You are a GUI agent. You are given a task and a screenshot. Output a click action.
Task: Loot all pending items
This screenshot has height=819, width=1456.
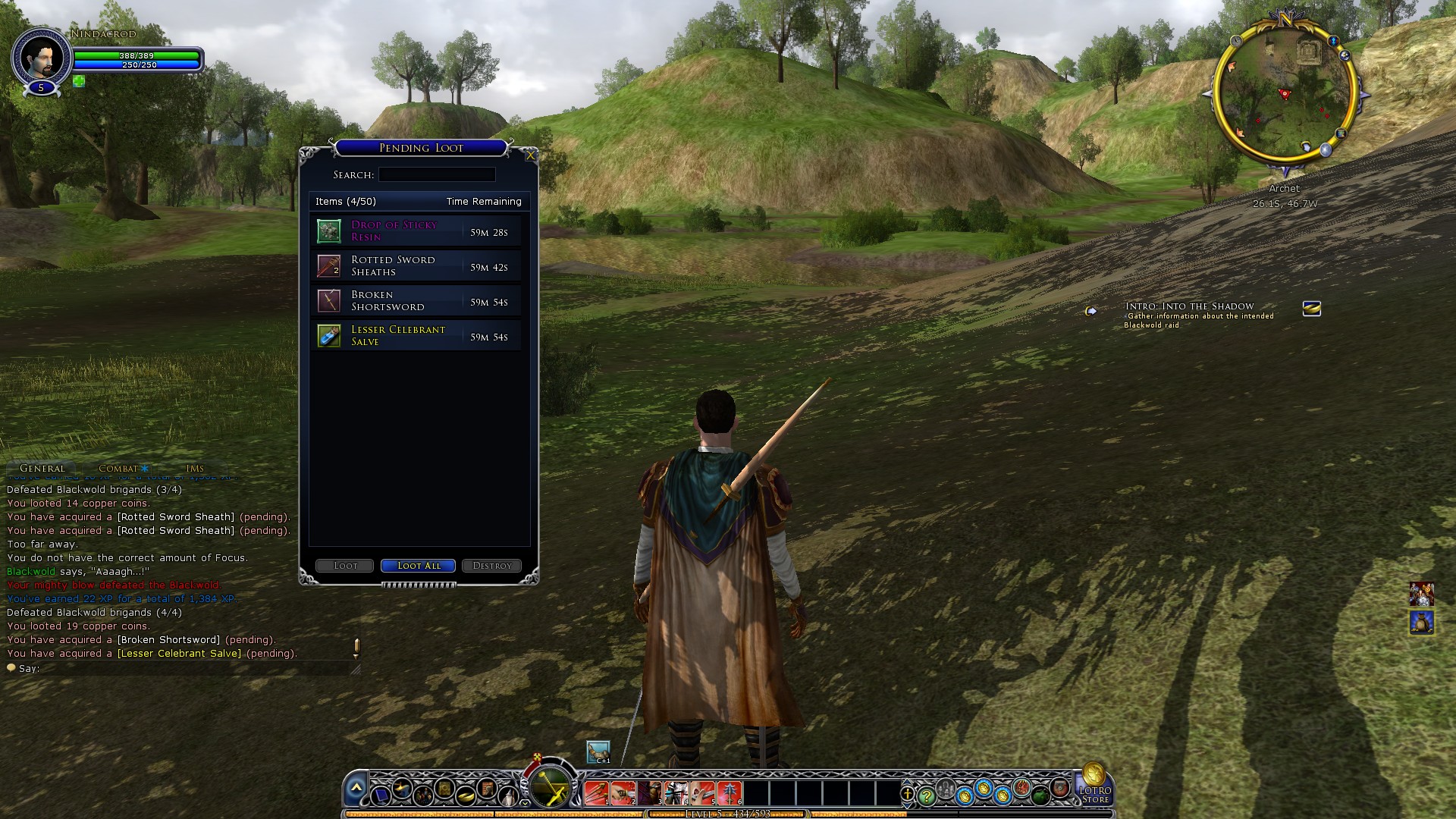pyautogui.click(x=418, y=566)
